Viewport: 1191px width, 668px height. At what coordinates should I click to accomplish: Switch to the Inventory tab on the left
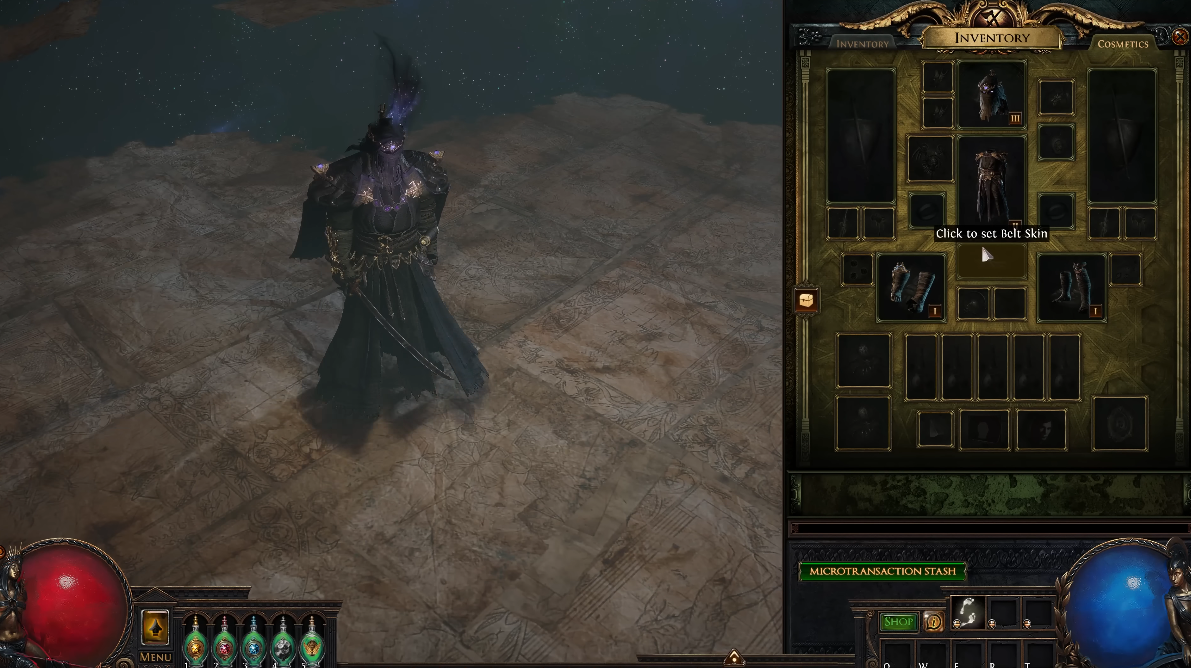862,44
